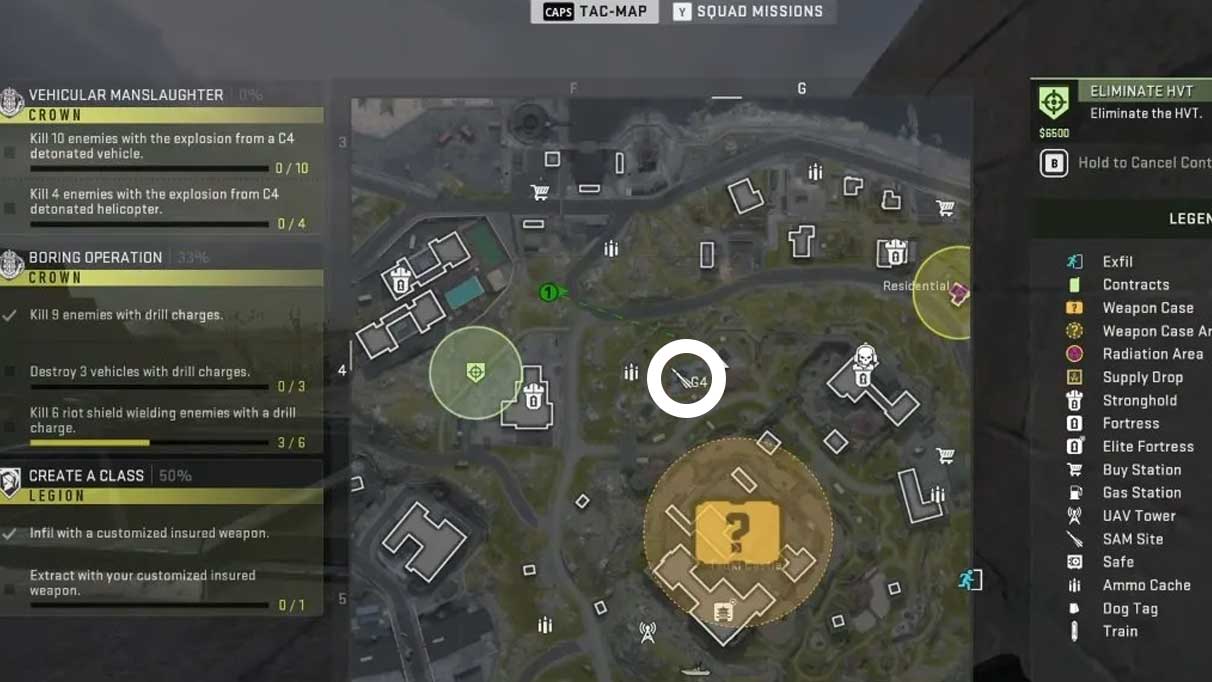The image size is (1212, 682).
Task: Select the Create a Class mission
Action: click(x=86, y=476)
